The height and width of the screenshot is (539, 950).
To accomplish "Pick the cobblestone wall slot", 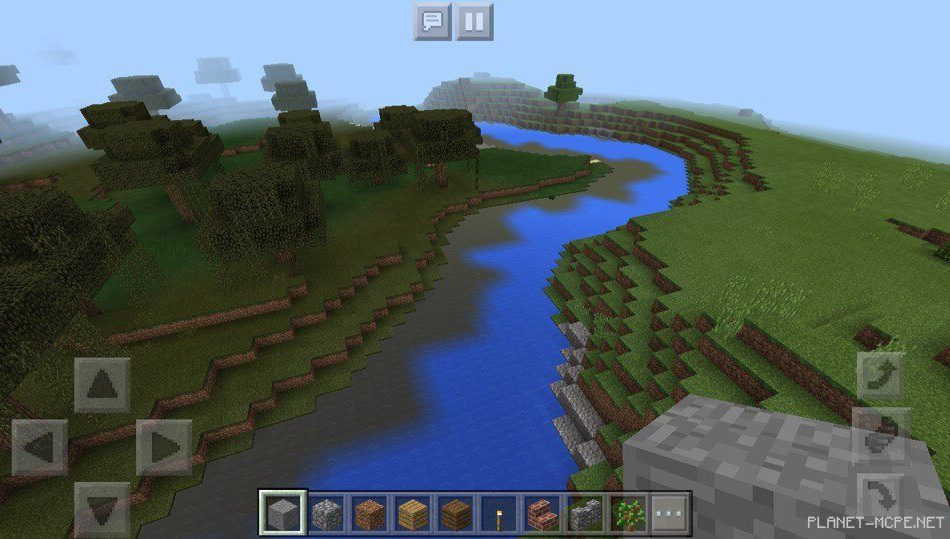I will point(586,514).
